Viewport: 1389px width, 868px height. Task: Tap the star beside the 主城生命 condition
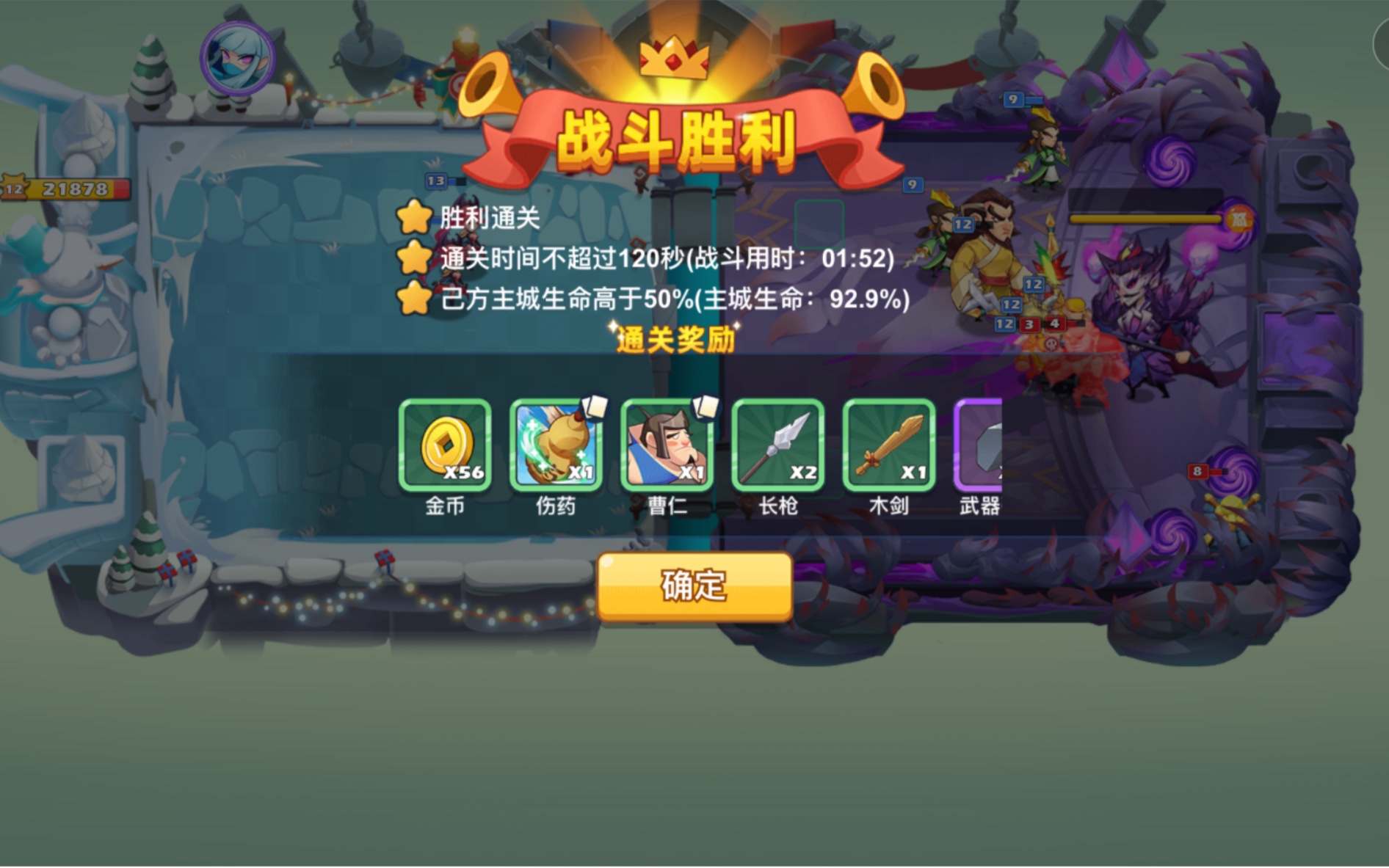(x=415, y=299)
